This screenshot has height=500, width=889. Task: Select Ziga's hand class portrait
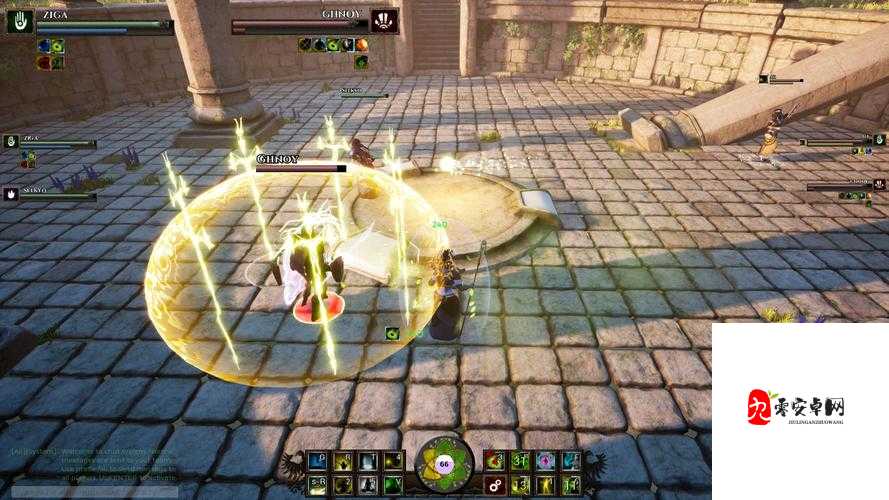20,21
